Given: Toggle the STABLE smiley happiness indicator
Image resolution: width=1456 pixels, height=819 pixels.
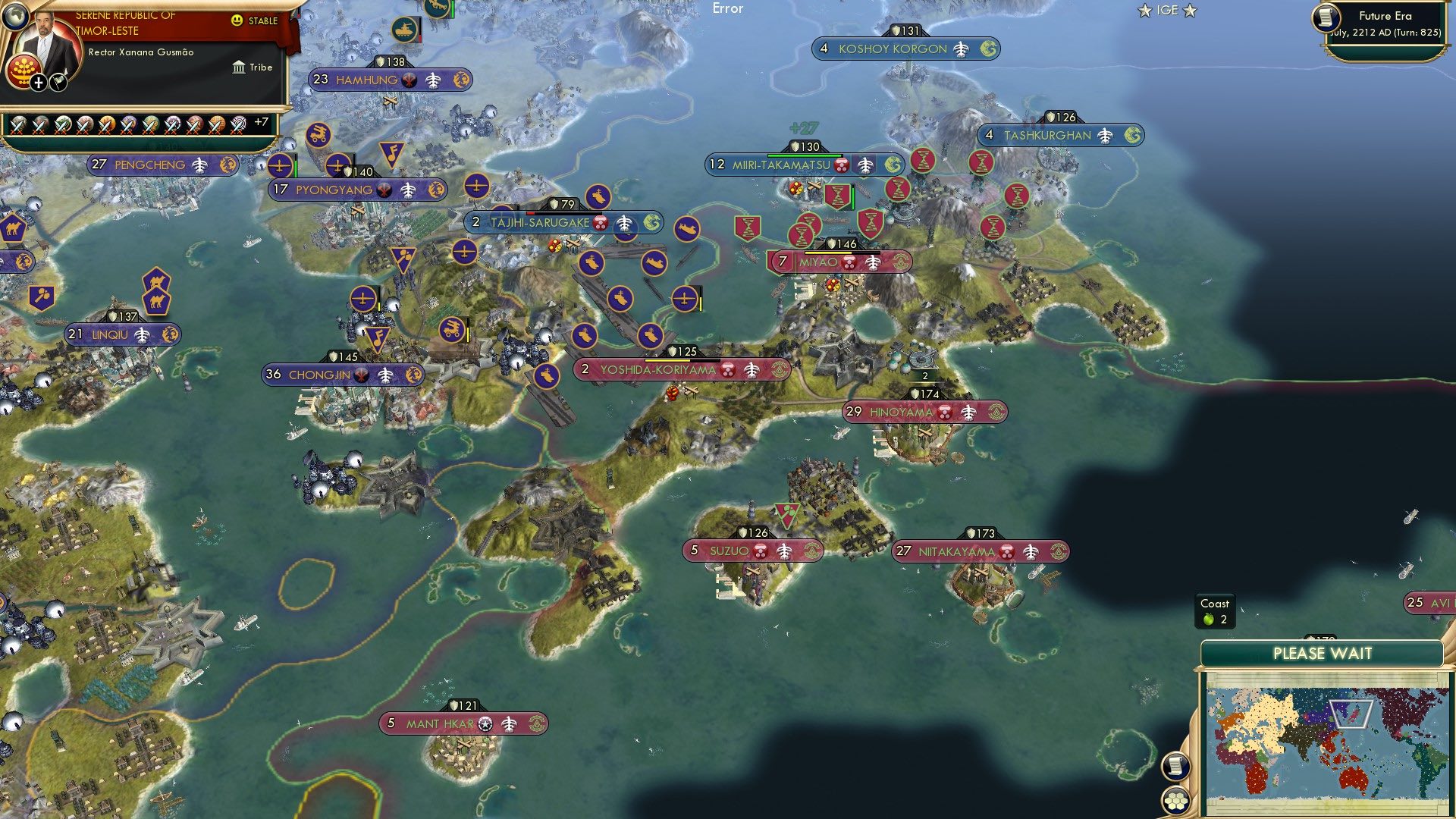Looking at the screenshot, I should coord(237,21).
